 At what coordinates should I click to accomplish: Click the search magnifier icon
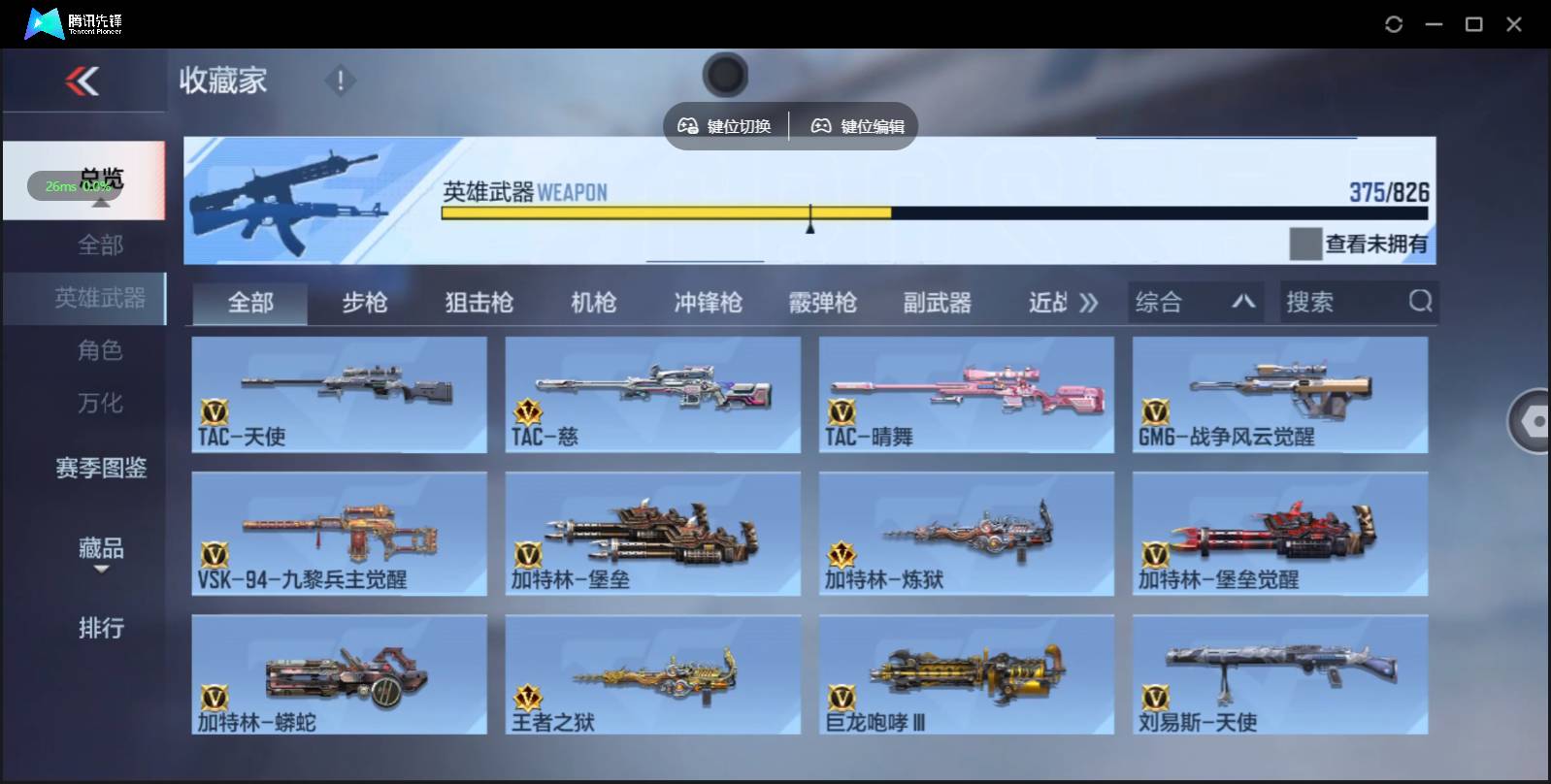tap(1421, 302)
